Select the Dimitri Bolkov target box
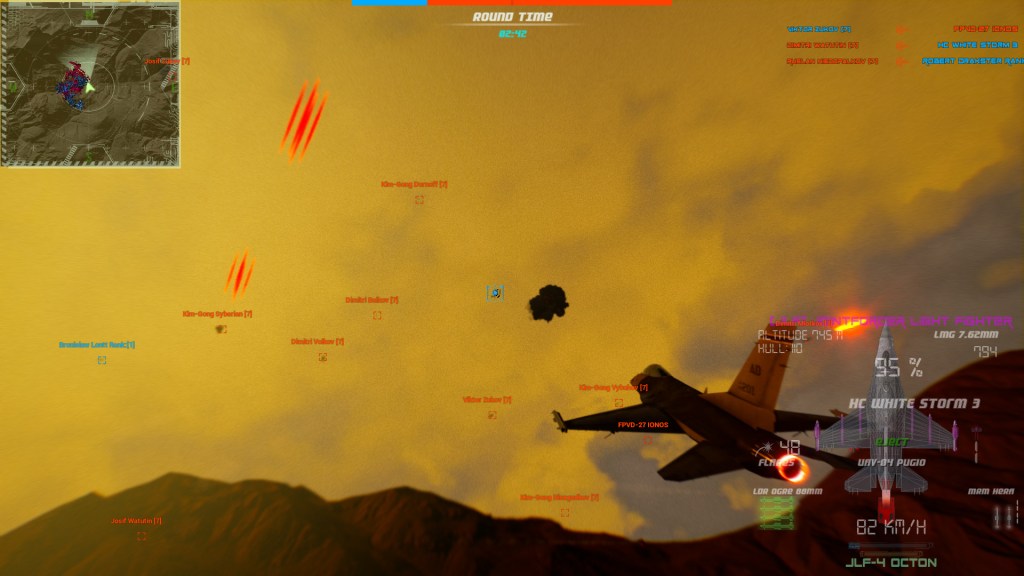This screenshot has width=1024, height=576. click(x=377, y=315)
